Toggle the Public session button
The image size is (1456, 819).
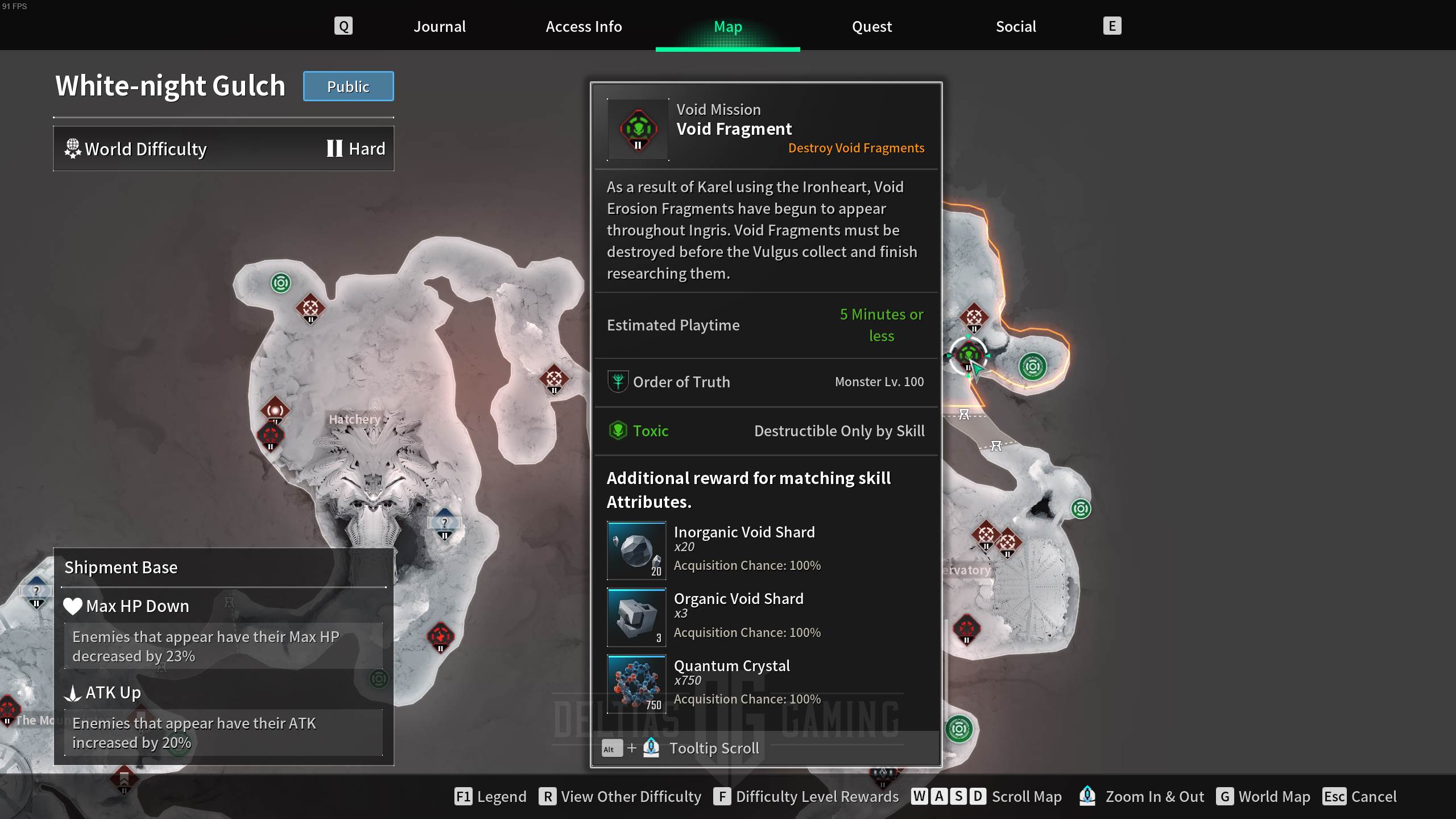tap(348, 86)
